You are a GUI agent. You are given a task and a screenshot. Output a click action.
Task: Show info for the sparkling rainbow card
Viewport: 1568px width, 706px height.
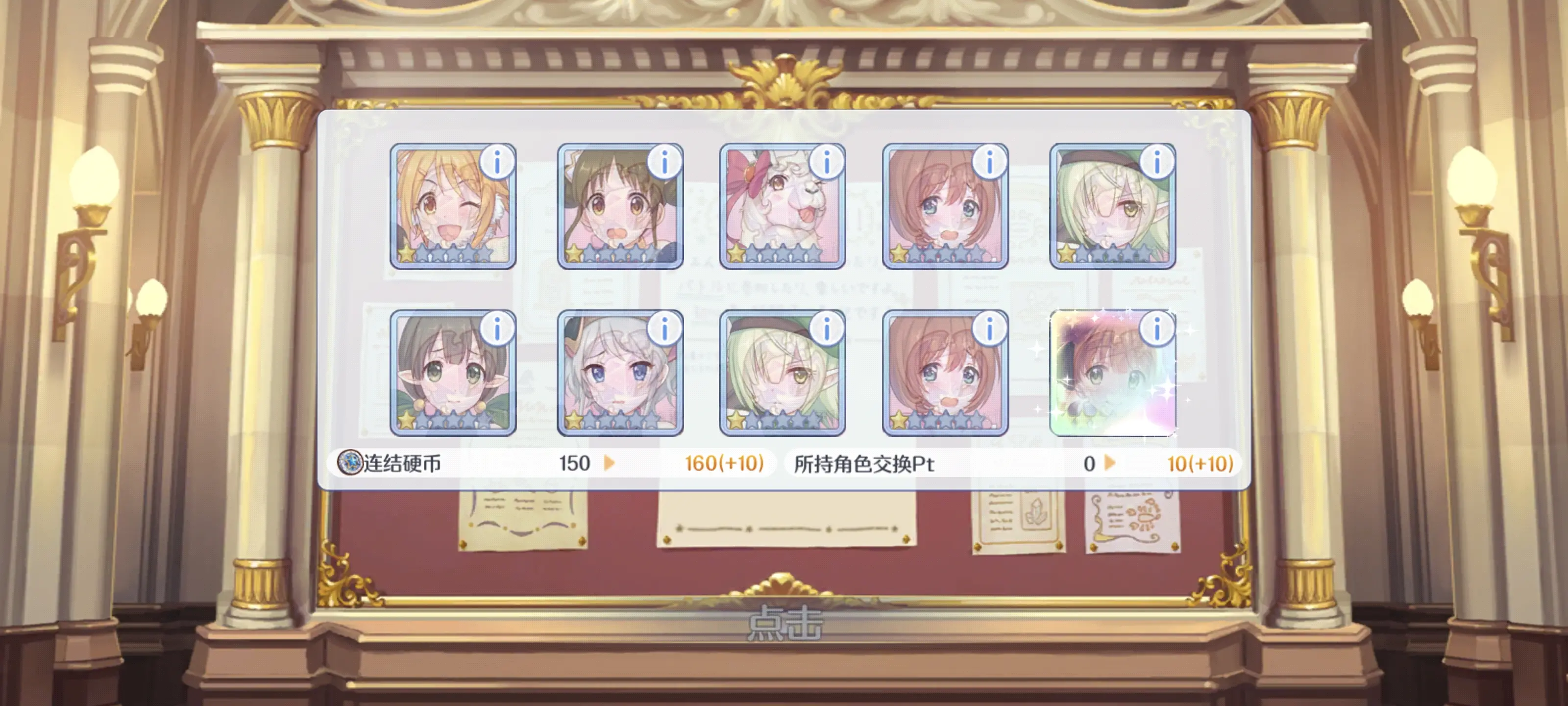click(1156, 329)
